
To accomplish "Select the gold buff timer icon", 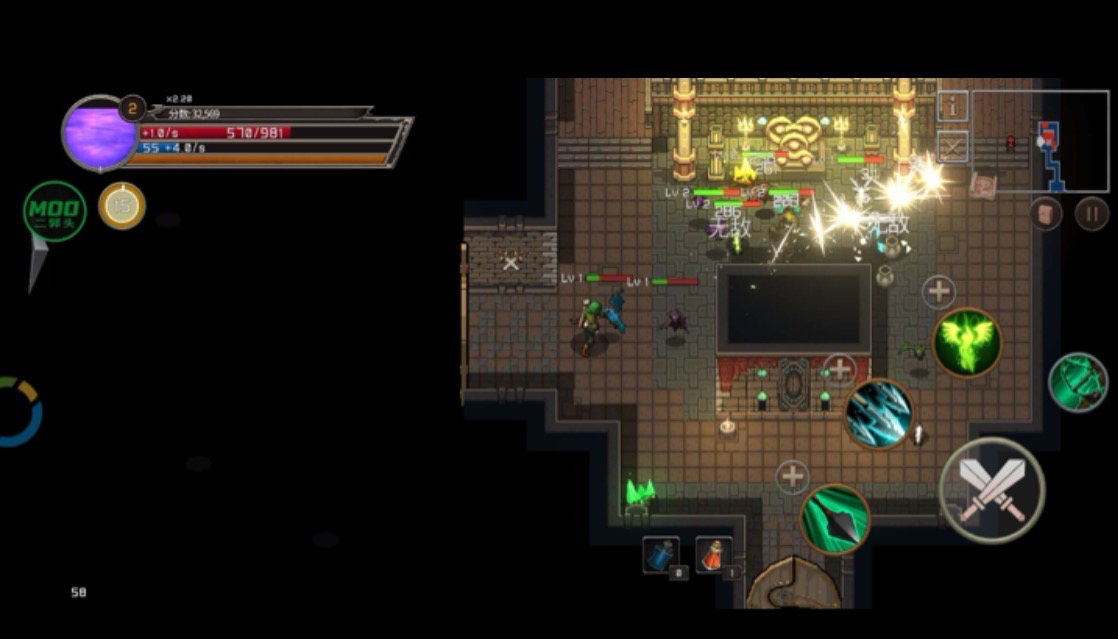I will (x=122, y=206).
